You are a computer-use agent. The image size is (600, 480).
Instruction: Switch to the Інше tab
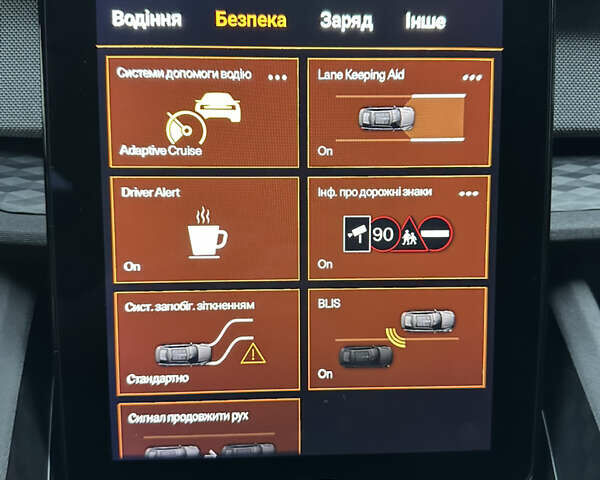tap(426, 21)
